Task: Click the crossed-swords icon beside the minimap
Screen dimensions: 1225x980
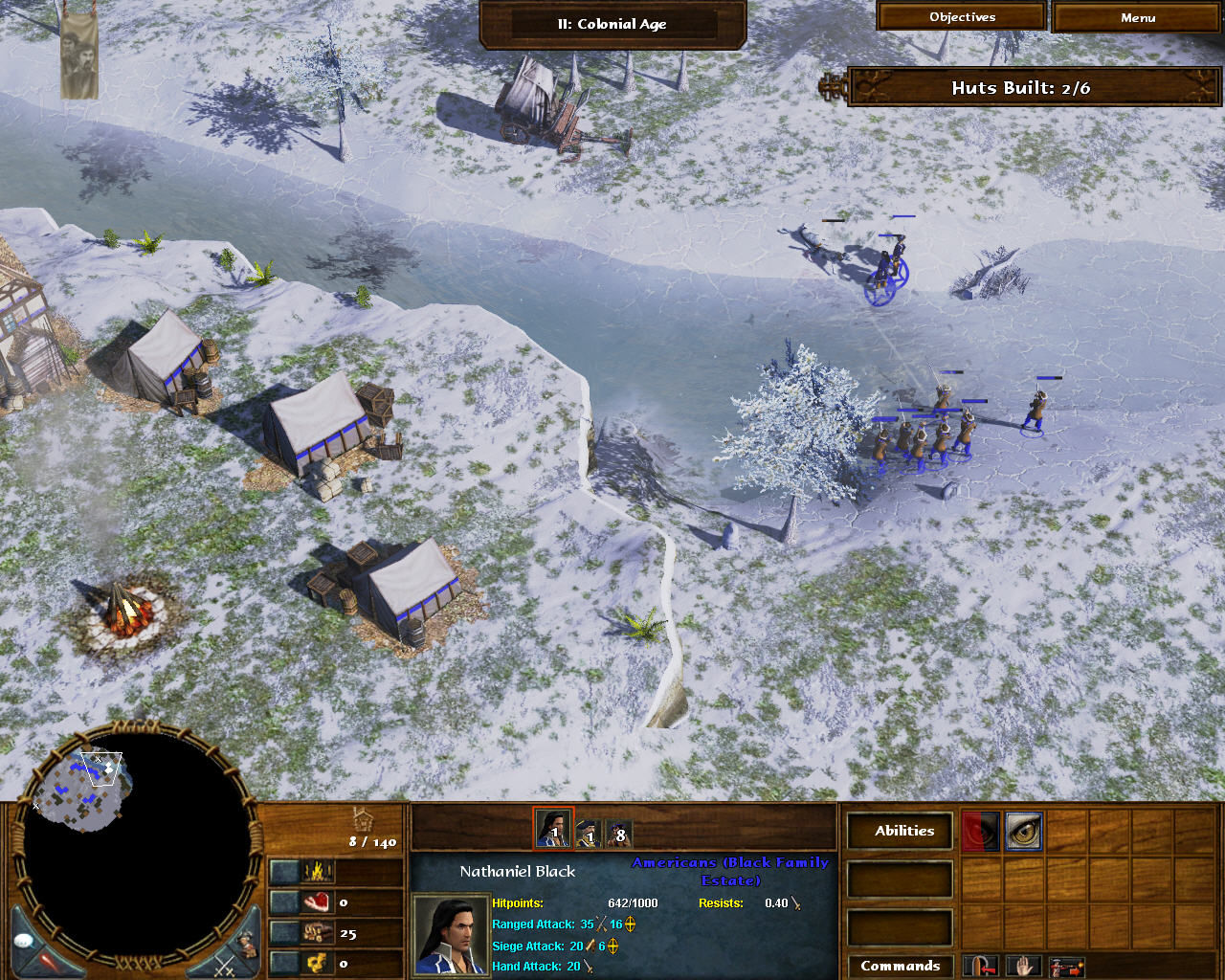Action: pos(226,965)
